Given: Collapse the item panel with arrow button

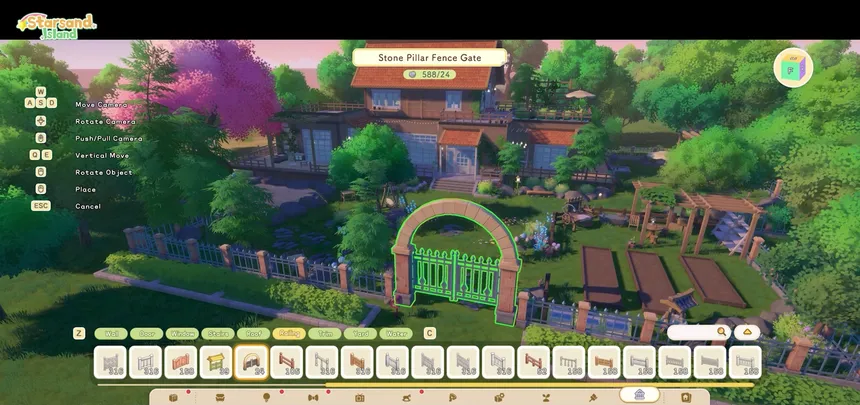Looking at the screenshot, I should [747, 332].
